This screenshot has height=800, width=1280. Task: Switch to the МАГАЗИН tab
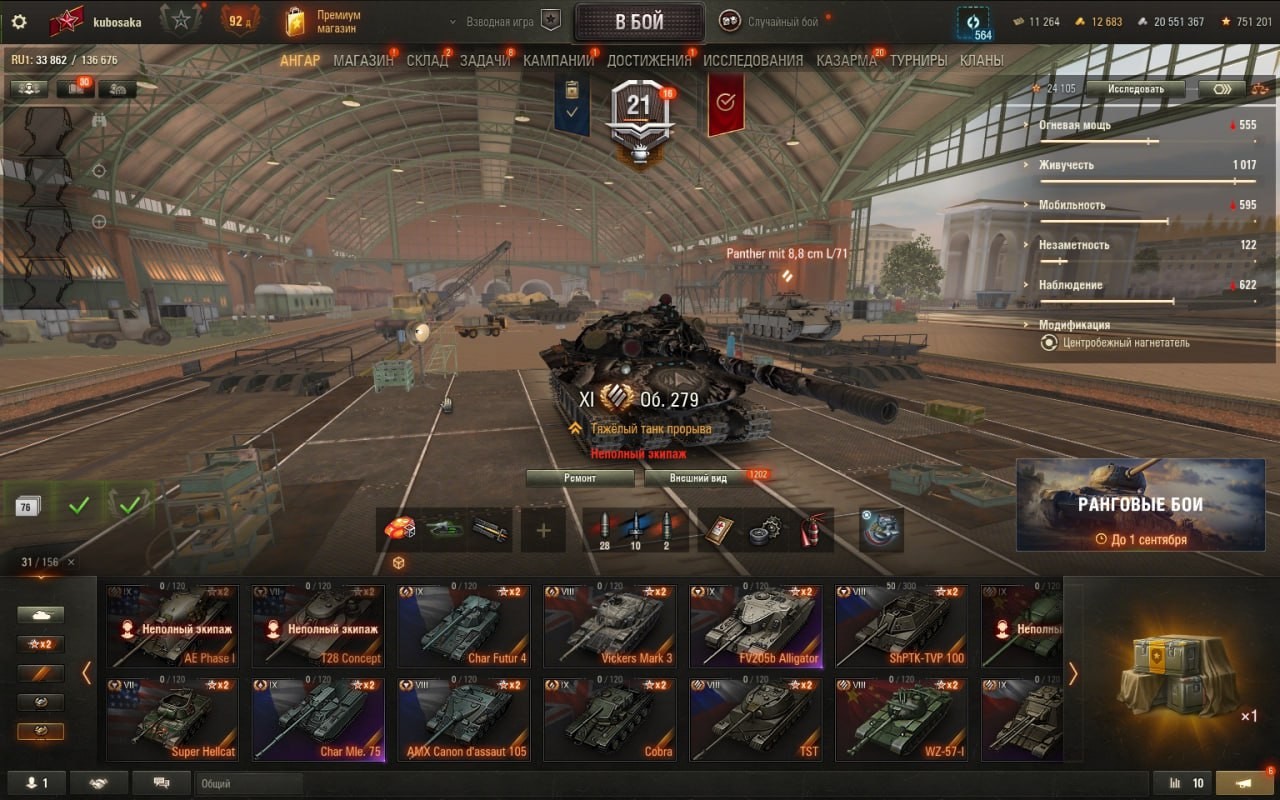coord(363,60)
